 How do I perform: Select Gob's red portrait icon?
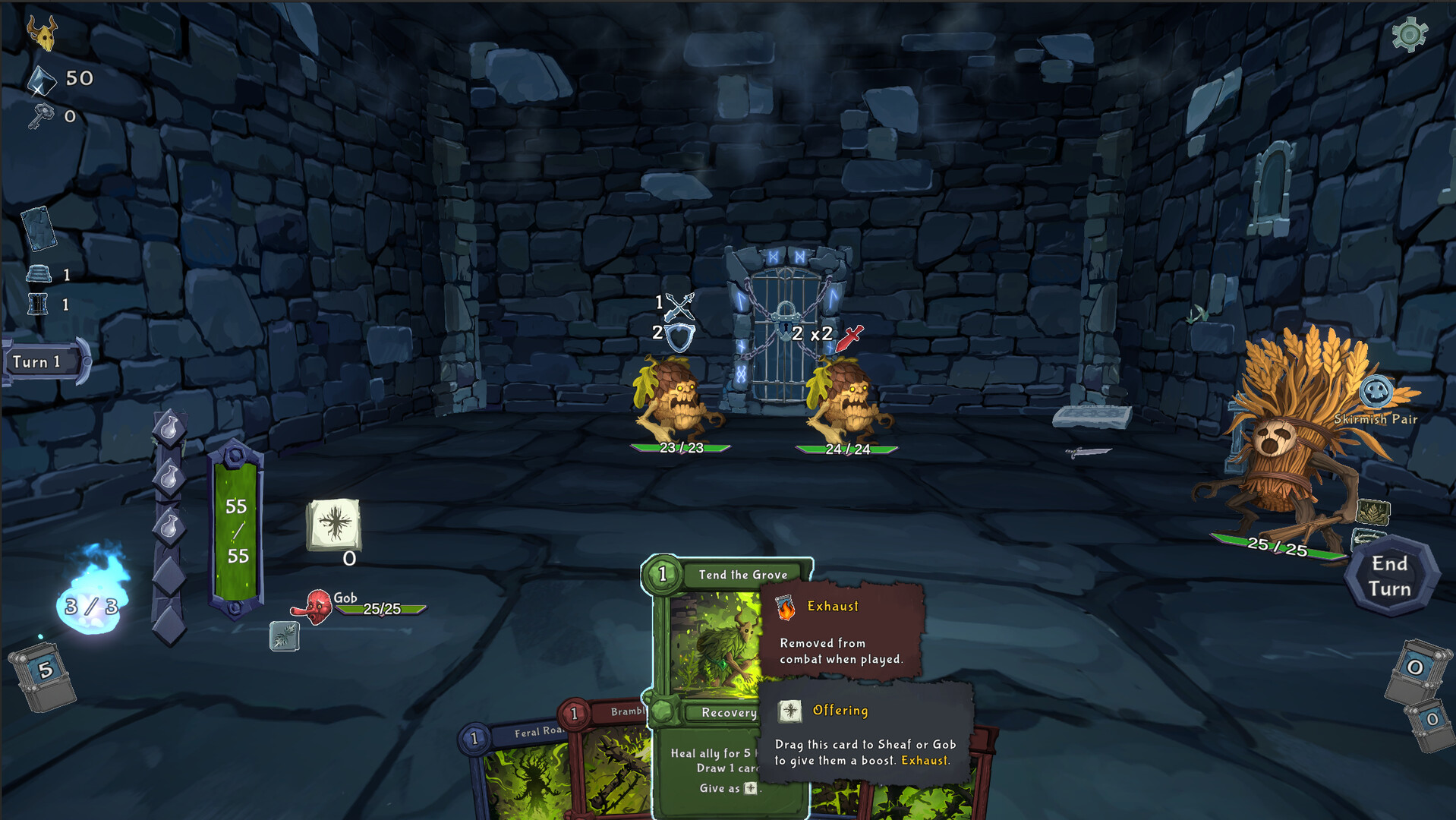[x=317, y=607]
